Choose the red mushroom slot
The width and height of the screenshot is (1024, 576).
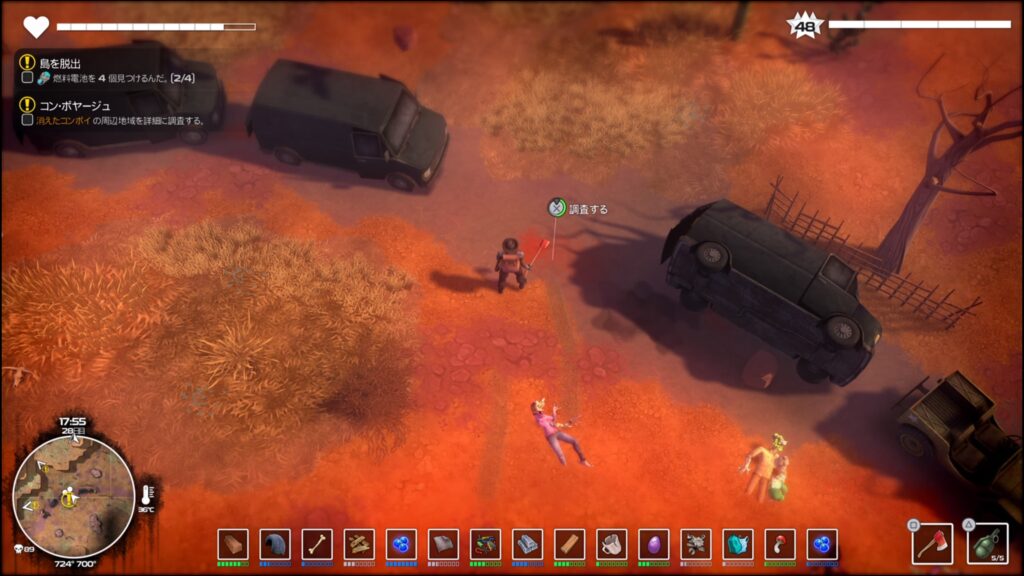point(779,544)
